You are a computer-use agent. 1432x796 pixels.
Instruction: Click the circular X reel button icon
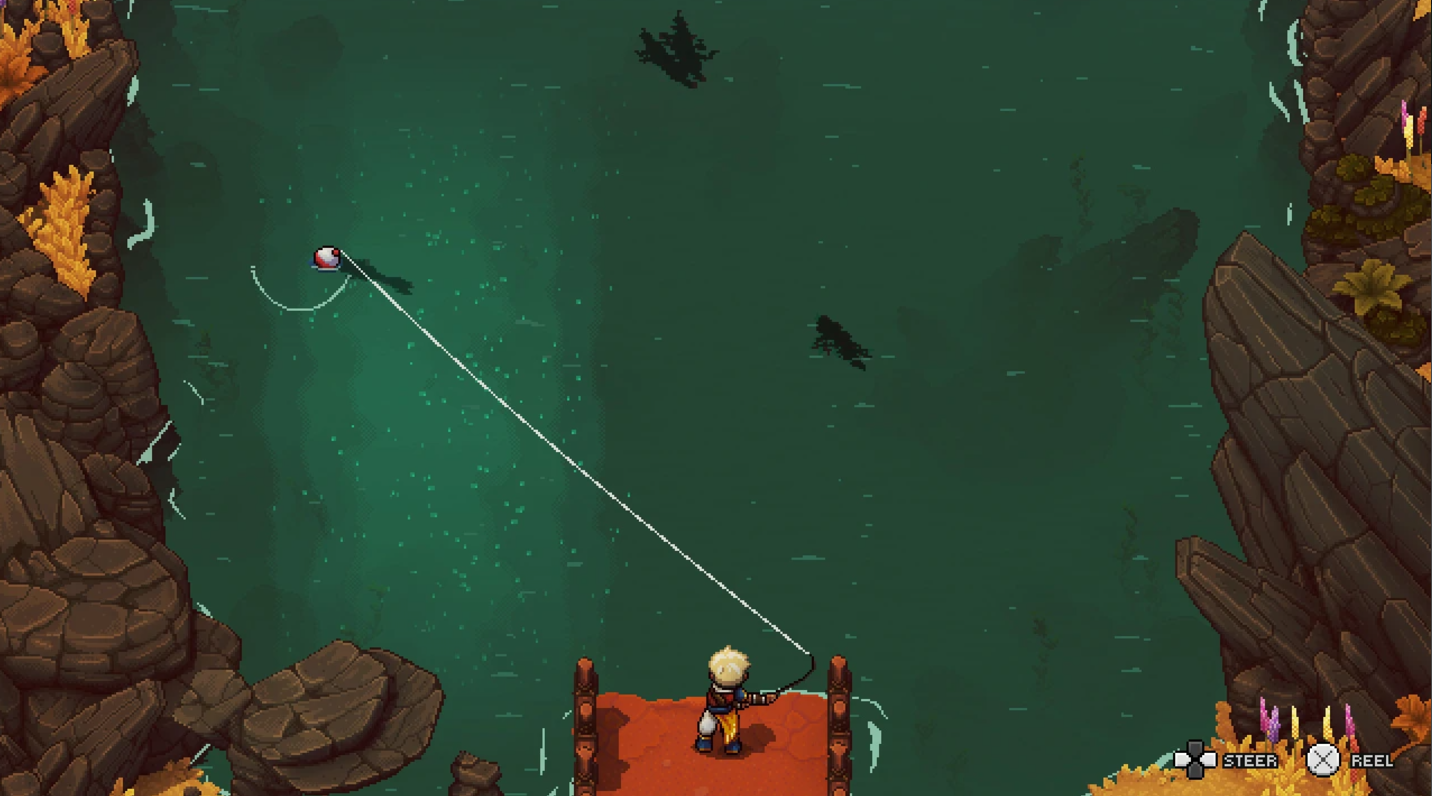1323,760
